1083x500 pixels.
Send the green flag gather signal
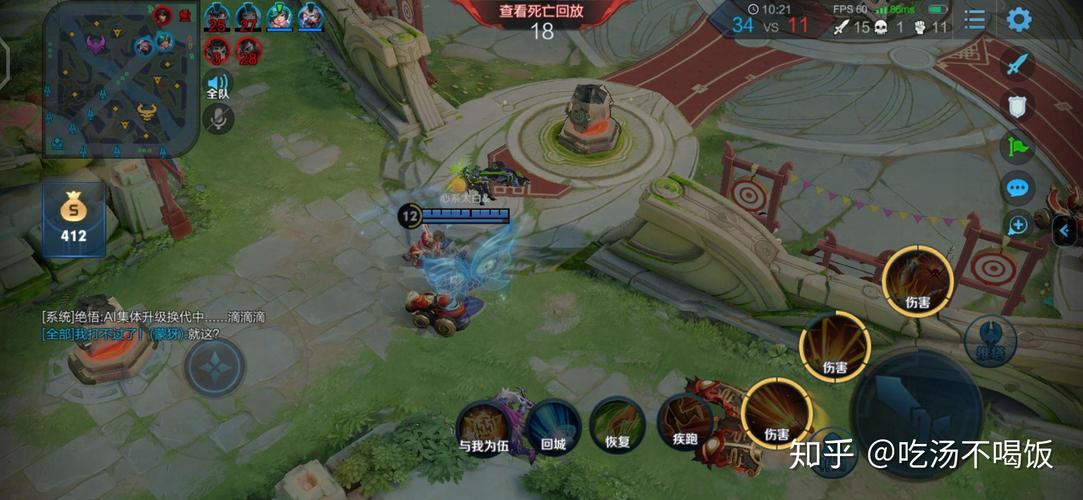click(1017, 147)
